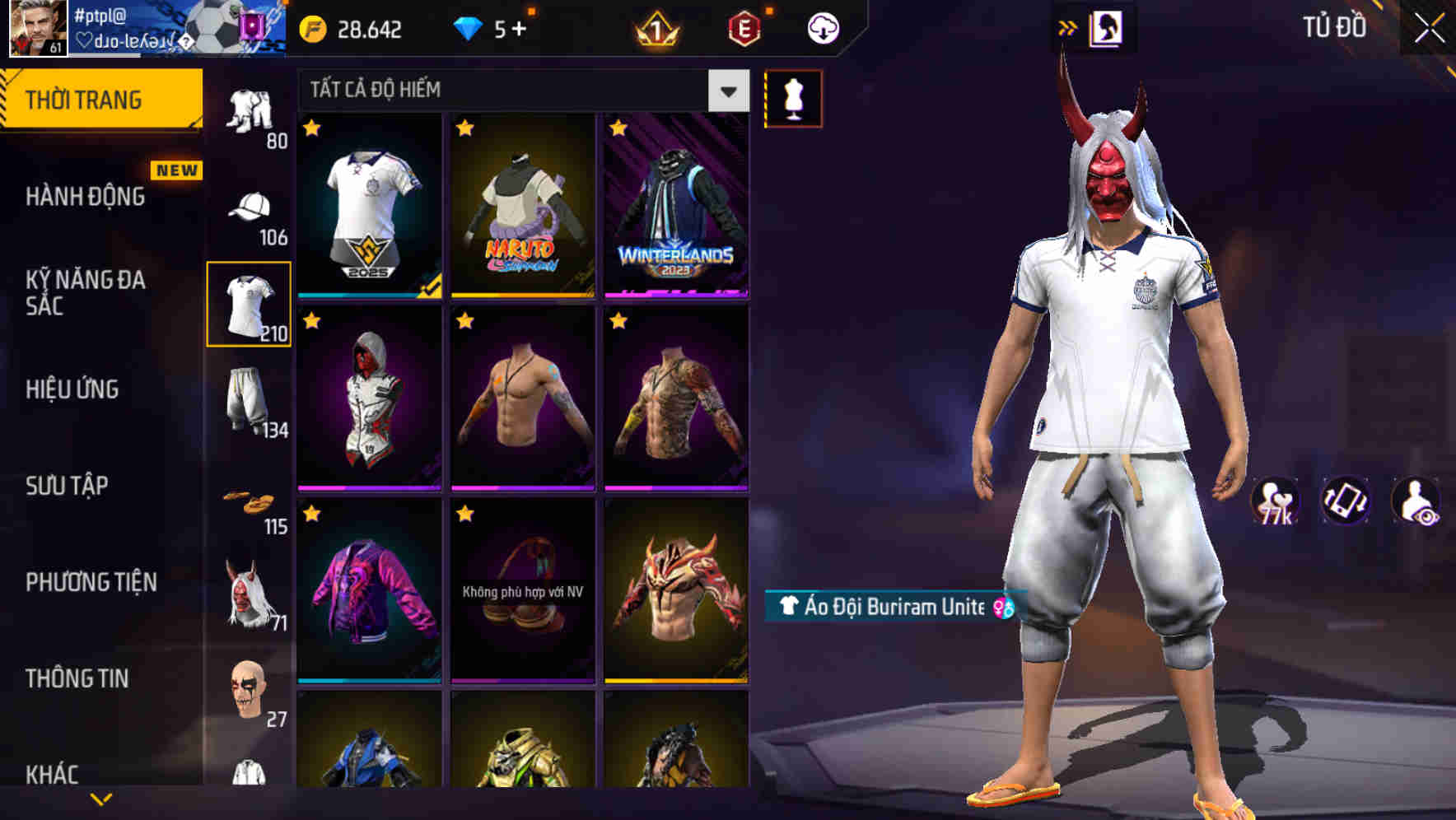The image size is (1456, 820).
Task: Toggle the favorite star on the 2025 jersey
Action: pos(311,130)
